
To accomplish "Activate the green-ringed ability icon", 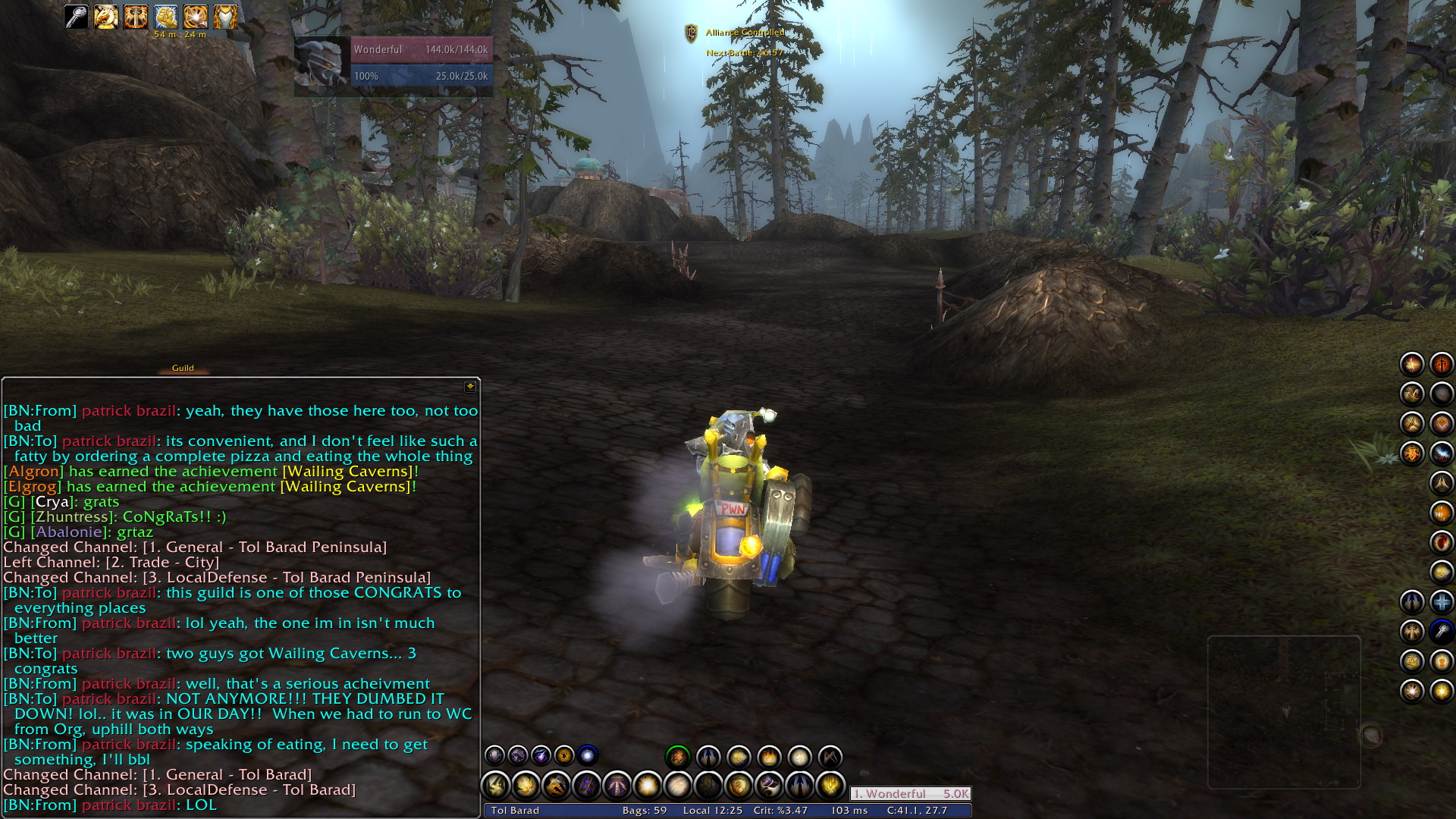I will click(x=677, y=756).
